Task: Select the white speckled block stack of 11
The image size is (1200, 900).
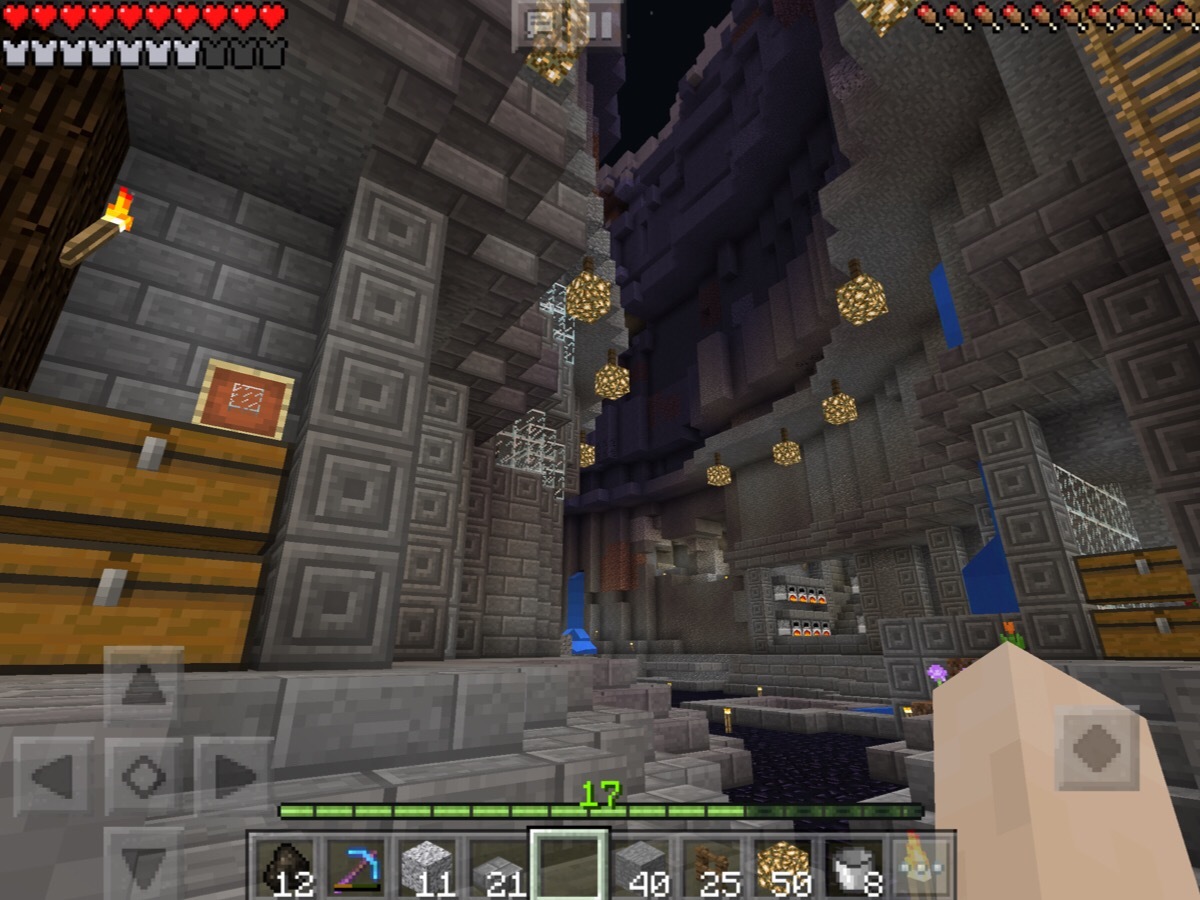Action: pyautogui.click(x=426, y=867)
